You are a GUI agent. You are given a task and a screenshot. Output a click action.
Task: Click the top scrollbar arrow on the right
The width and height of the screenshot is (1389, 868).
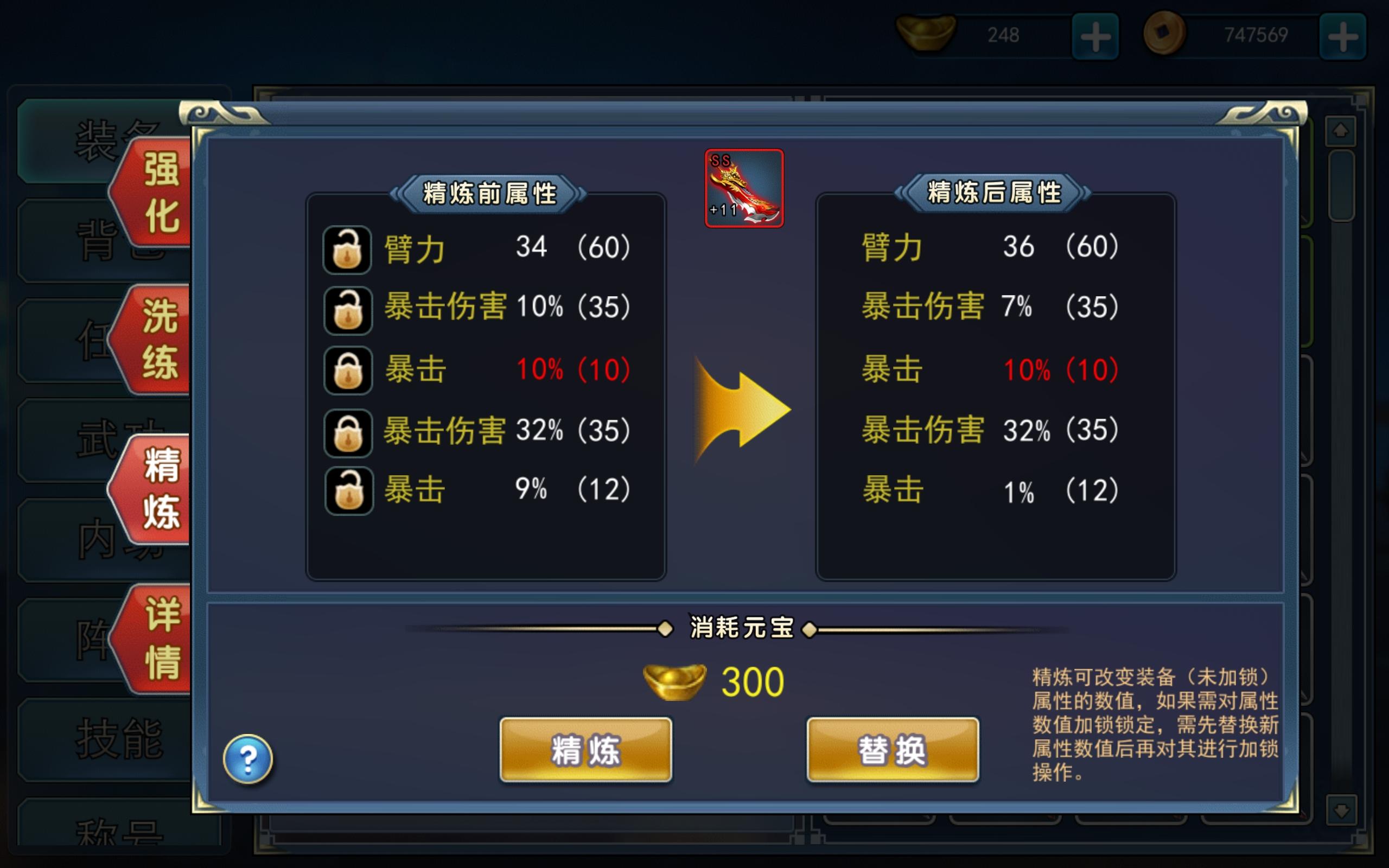(x=1341, y=132)
